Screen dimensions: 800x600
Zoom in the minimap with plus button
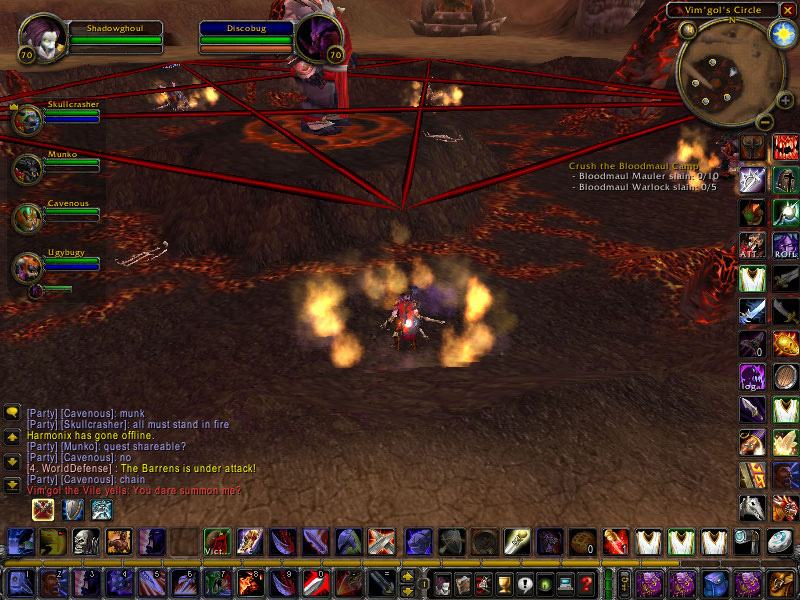pos(784,101)
